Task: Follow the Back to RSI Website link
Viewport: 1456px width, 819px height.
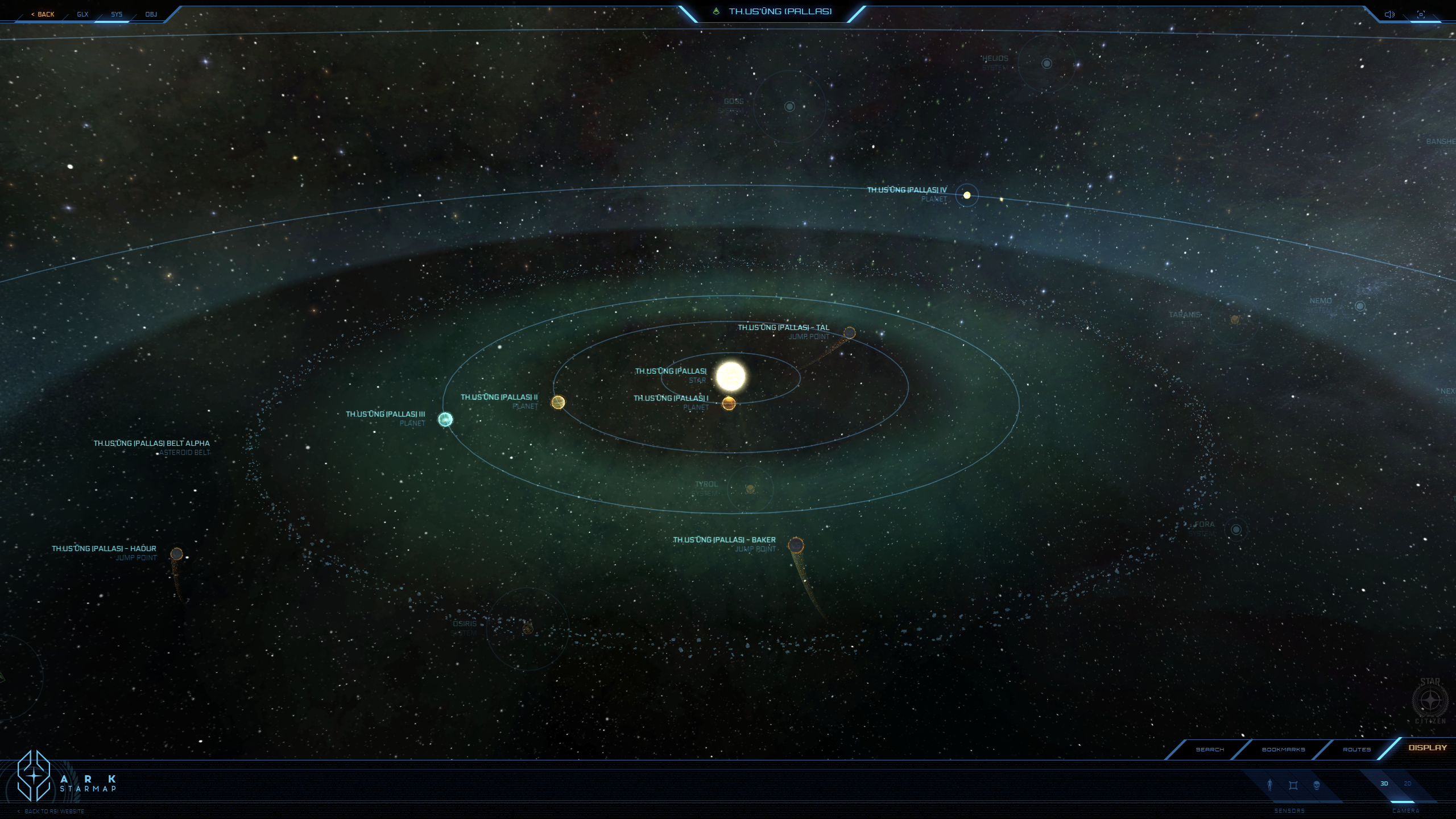Action: click(x=54, y=812)
